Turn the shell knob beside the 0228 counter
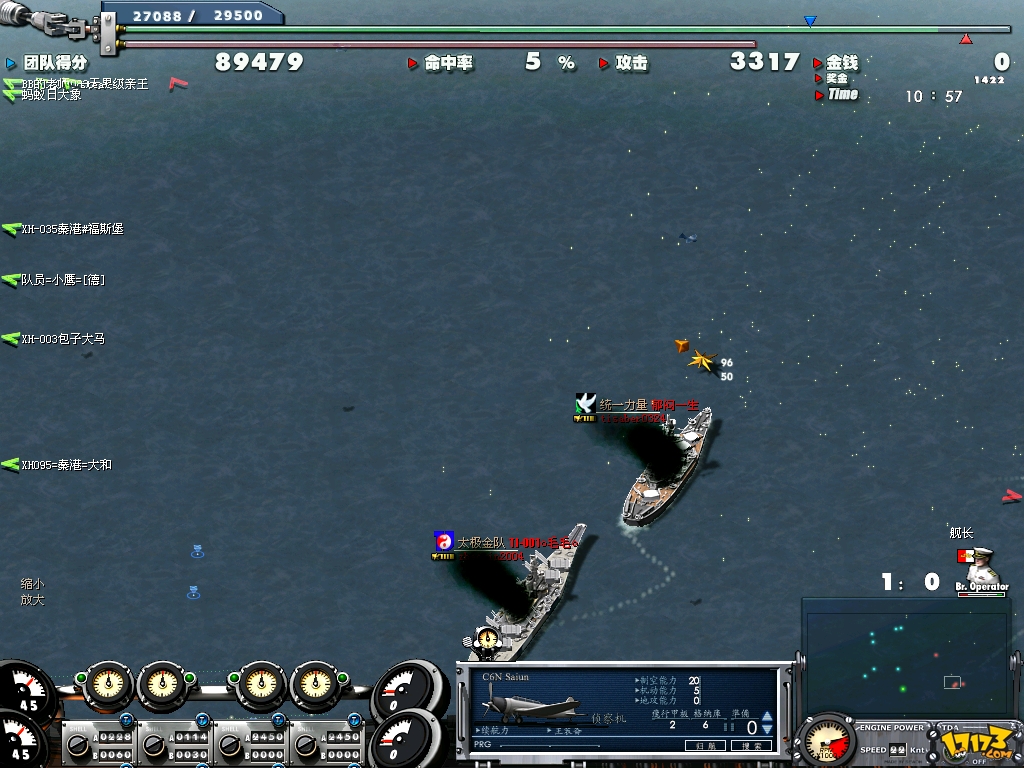Viewport: 1024px width, 768px height. (x=77, y=746)
